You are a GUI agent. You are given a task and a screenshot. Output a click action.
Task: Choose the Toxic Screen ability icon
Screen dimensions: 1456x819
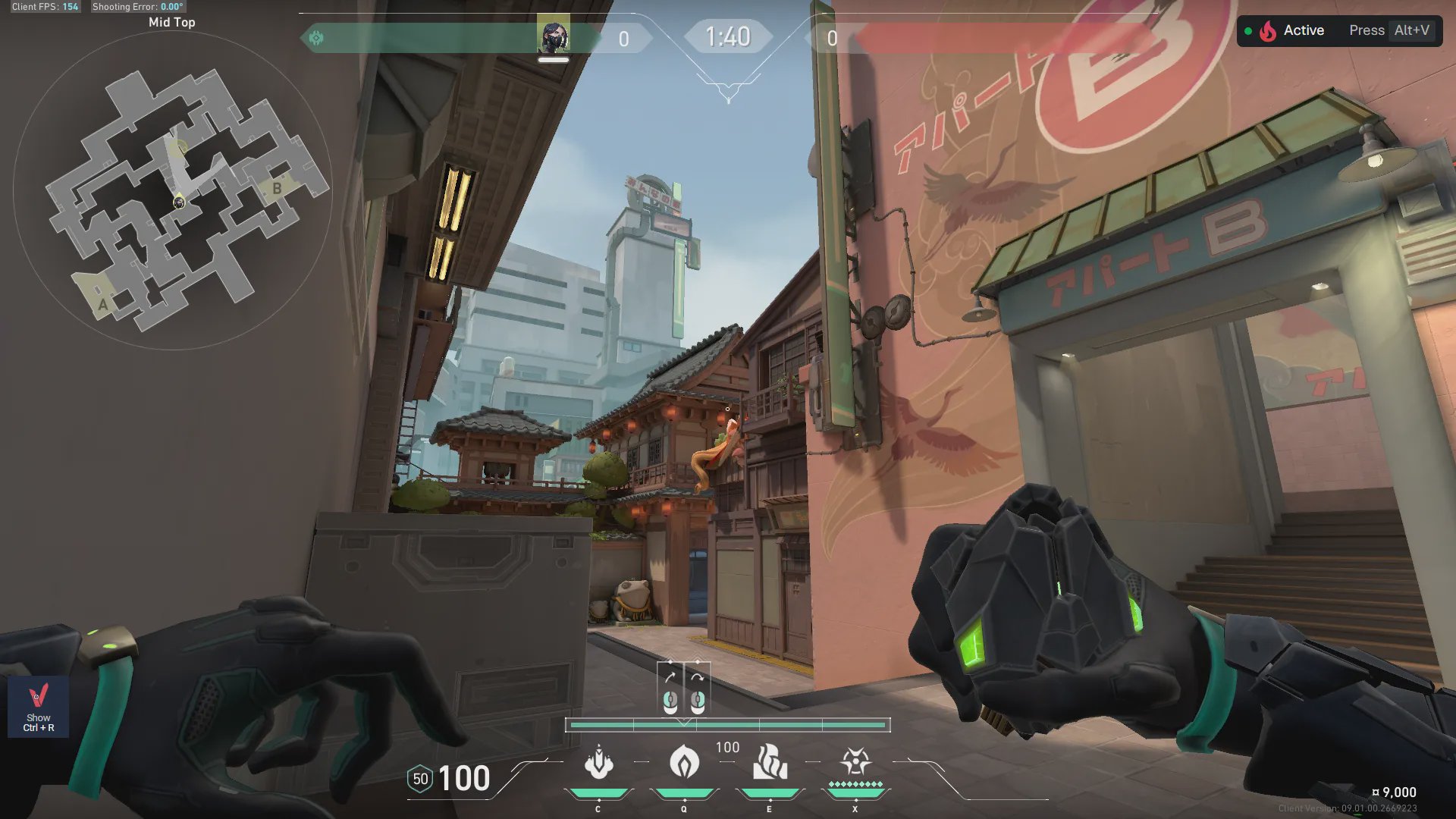(770, 763)
